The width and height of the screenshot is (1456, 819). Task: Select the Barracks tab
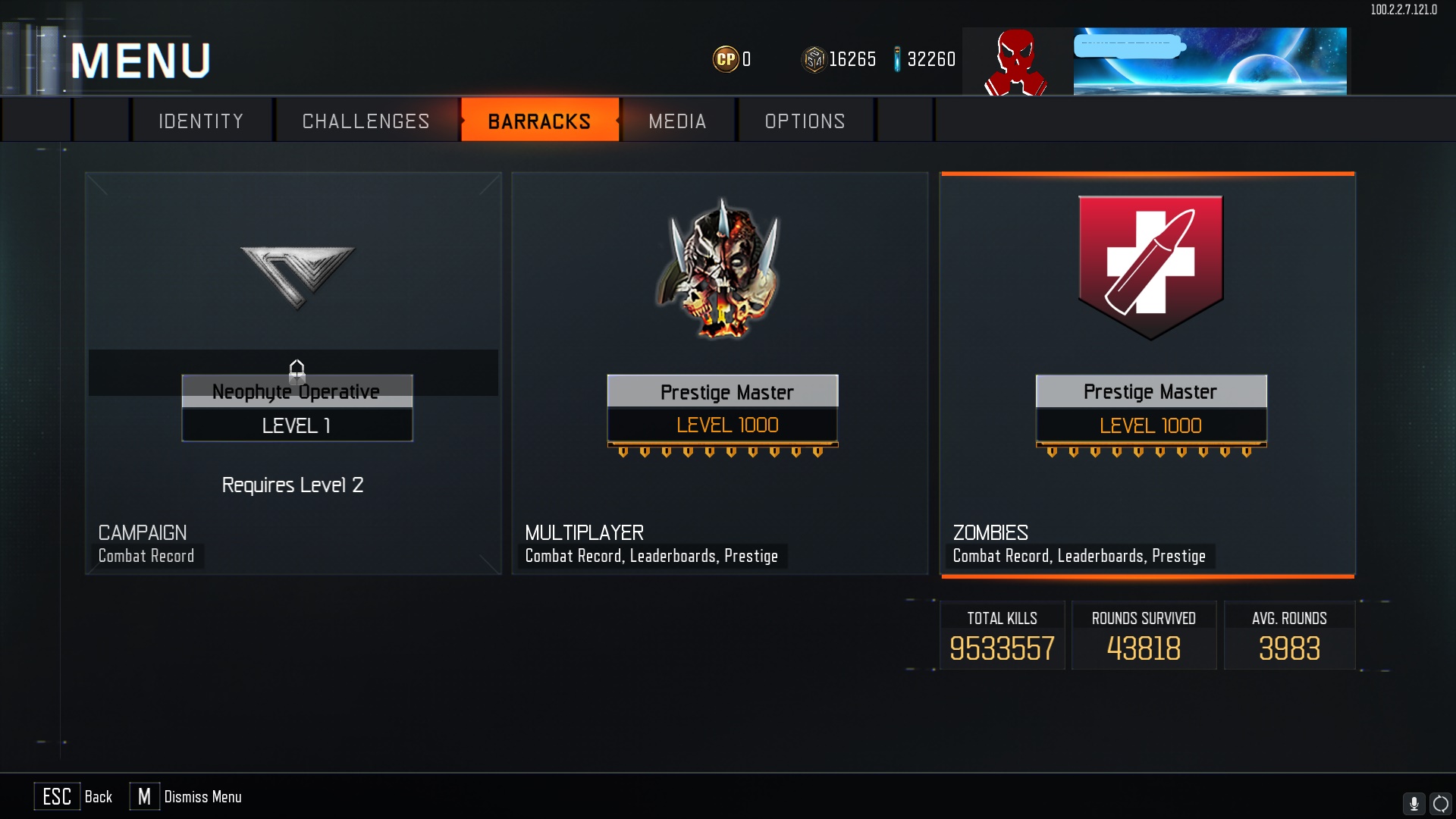pyautogui.click(x=539, y=121)
